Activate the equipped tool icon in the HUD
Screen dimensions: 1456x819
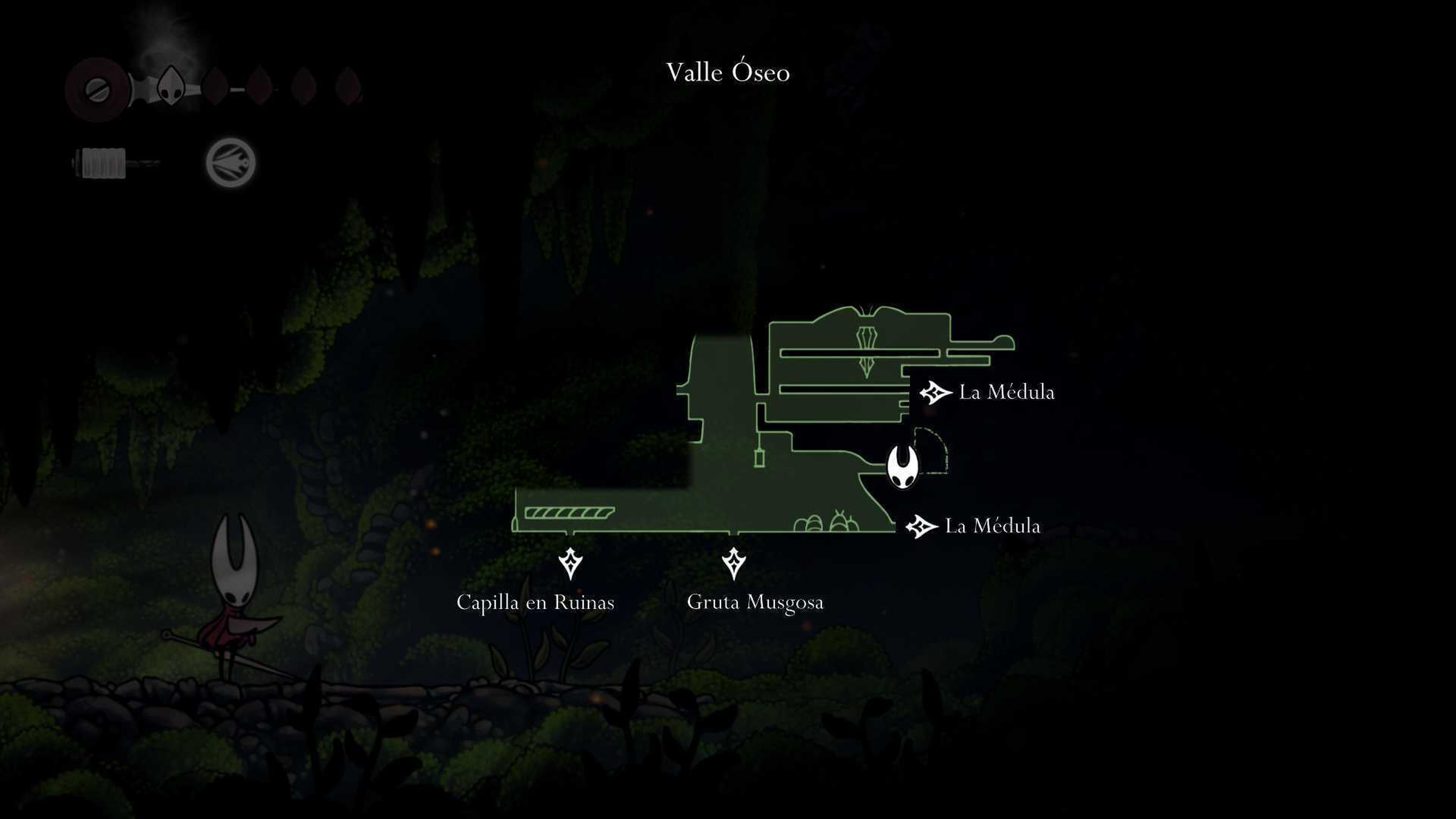(x=231, y=163)
